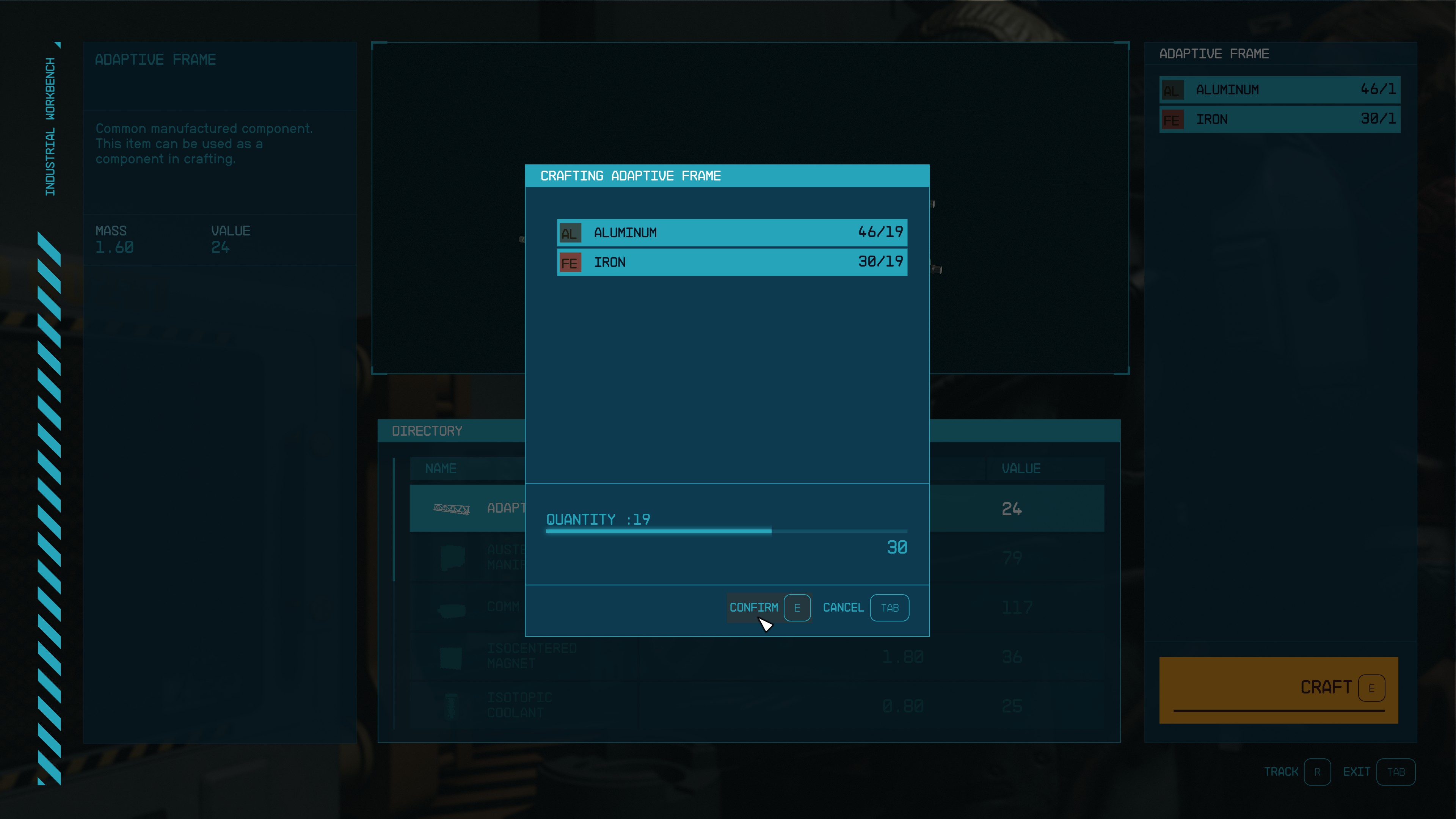Click the Isotopic Coolant item icon

(450, 705)
